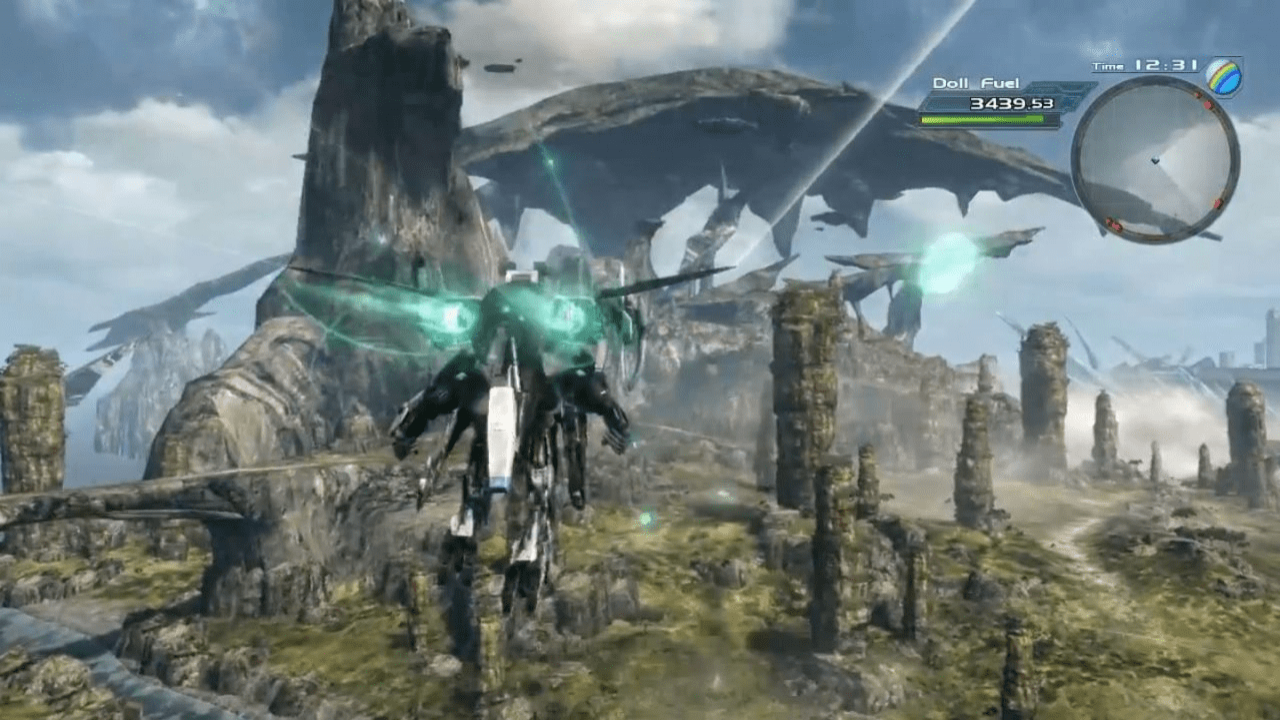Click the fuel value 3439.53

click(x=1012, y=103)
